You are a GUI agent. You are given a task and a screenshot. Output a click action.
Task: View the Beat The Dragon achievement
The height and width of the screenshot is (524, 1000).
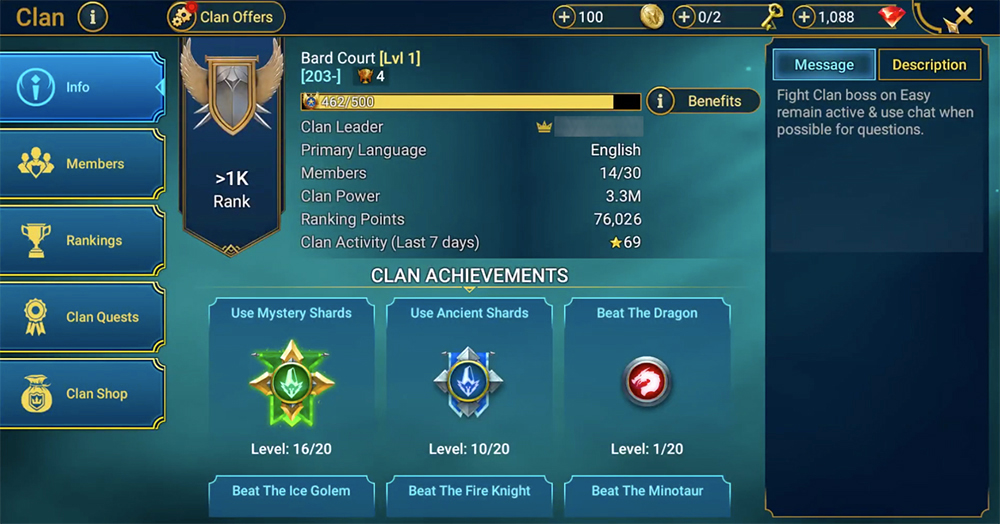coord(647,380)
